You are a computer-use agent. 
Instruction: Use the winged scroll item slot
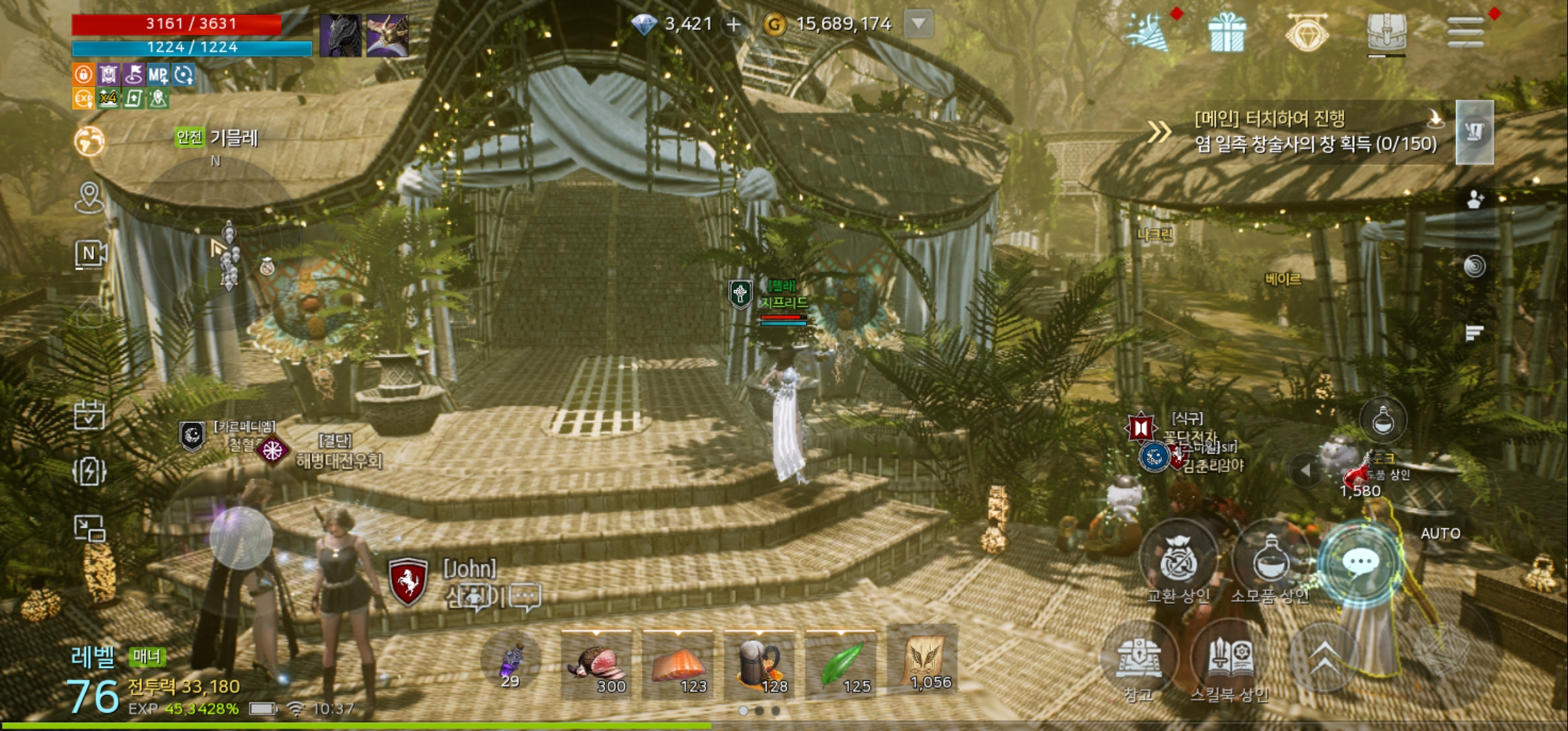tap(923, 661)
